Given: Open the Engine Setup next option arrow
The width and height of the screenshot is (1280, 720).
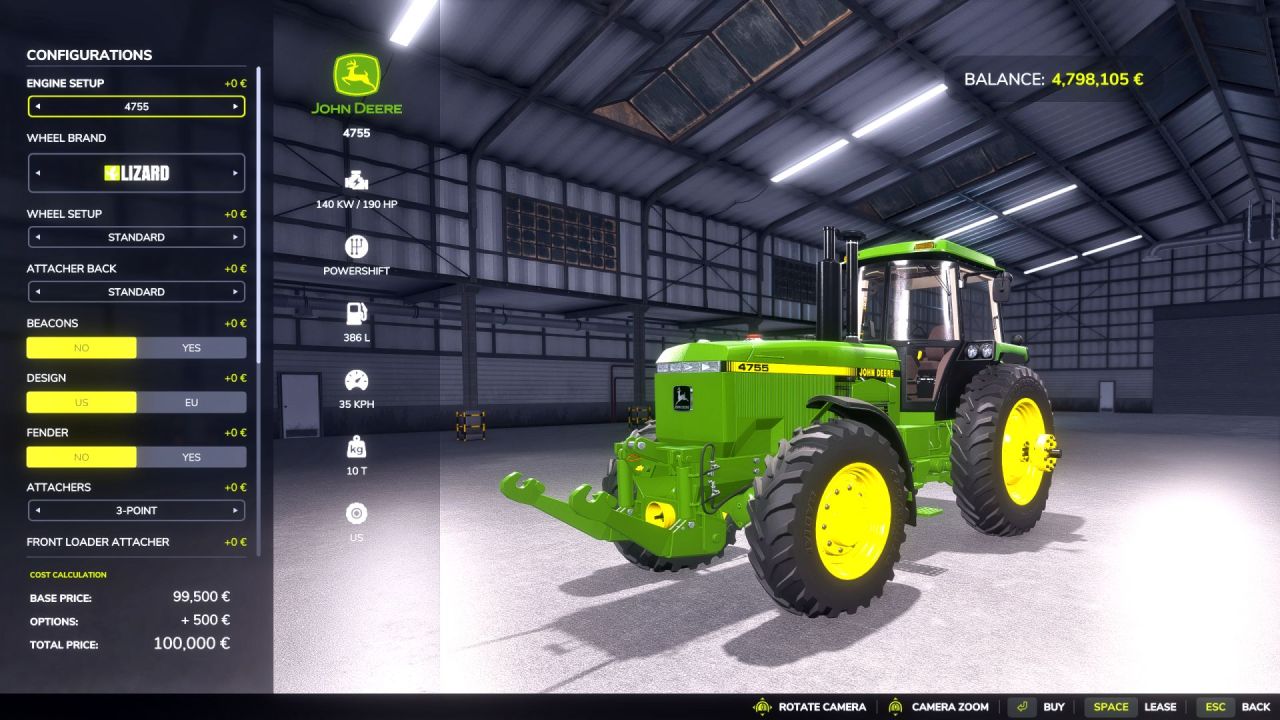Looking at the screenshot, I should click(x=237, y=106).
